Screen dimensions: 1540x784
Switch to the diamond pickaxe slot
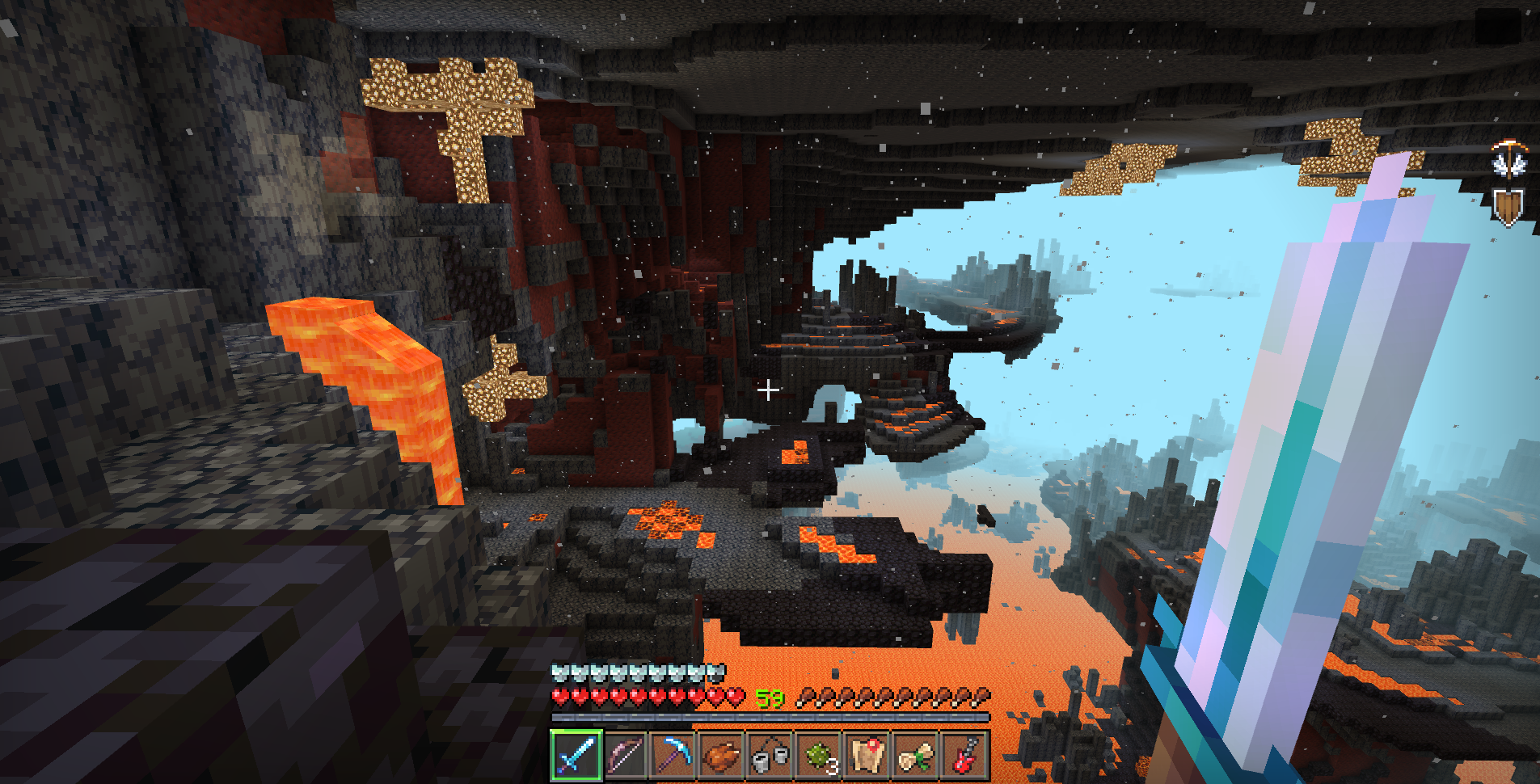[x=673, y=756]
